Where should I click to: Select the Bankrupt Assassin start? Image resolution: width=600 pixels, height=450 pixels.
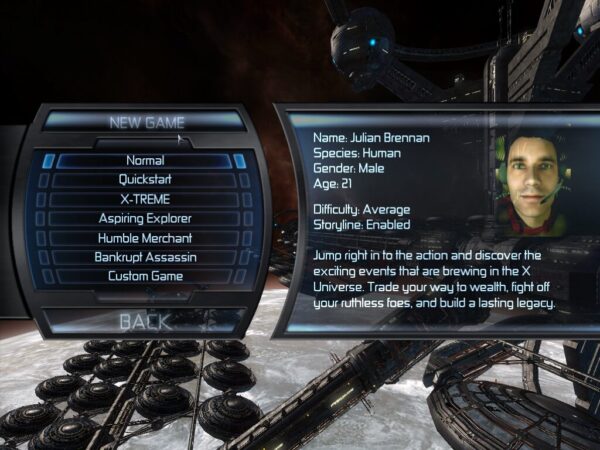145,257
